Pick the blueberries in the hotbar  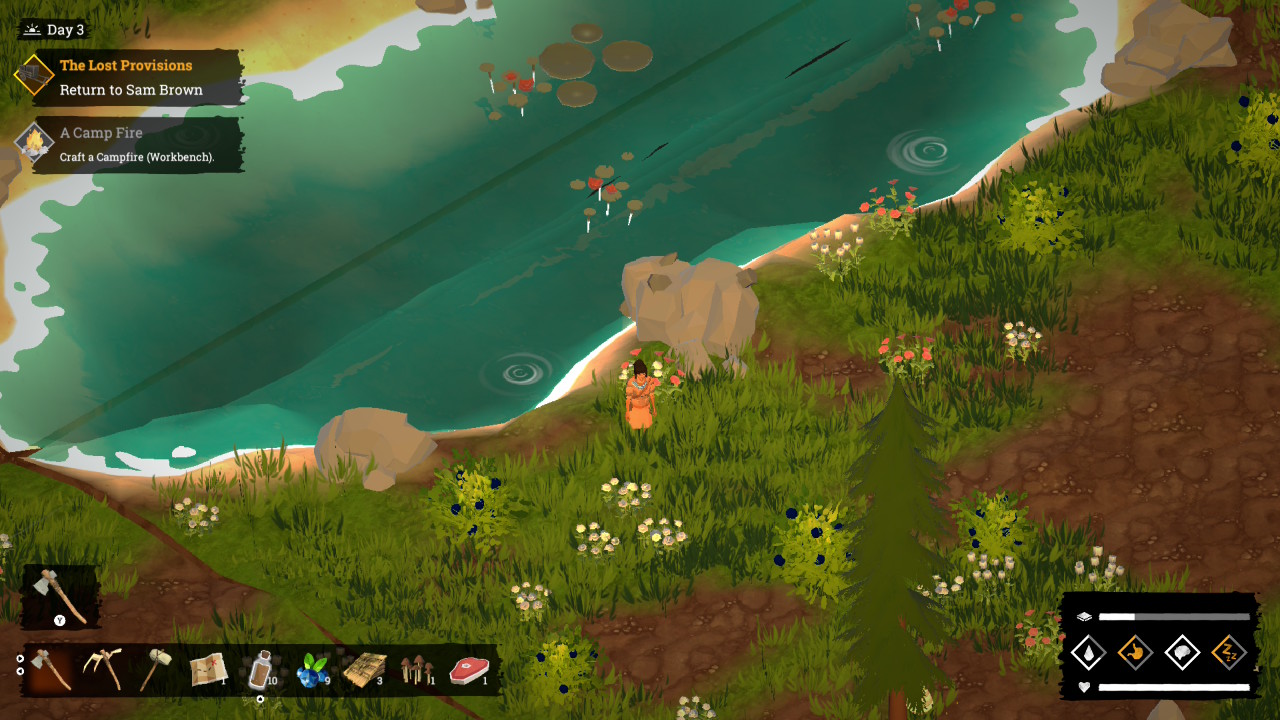pos(313,669)
